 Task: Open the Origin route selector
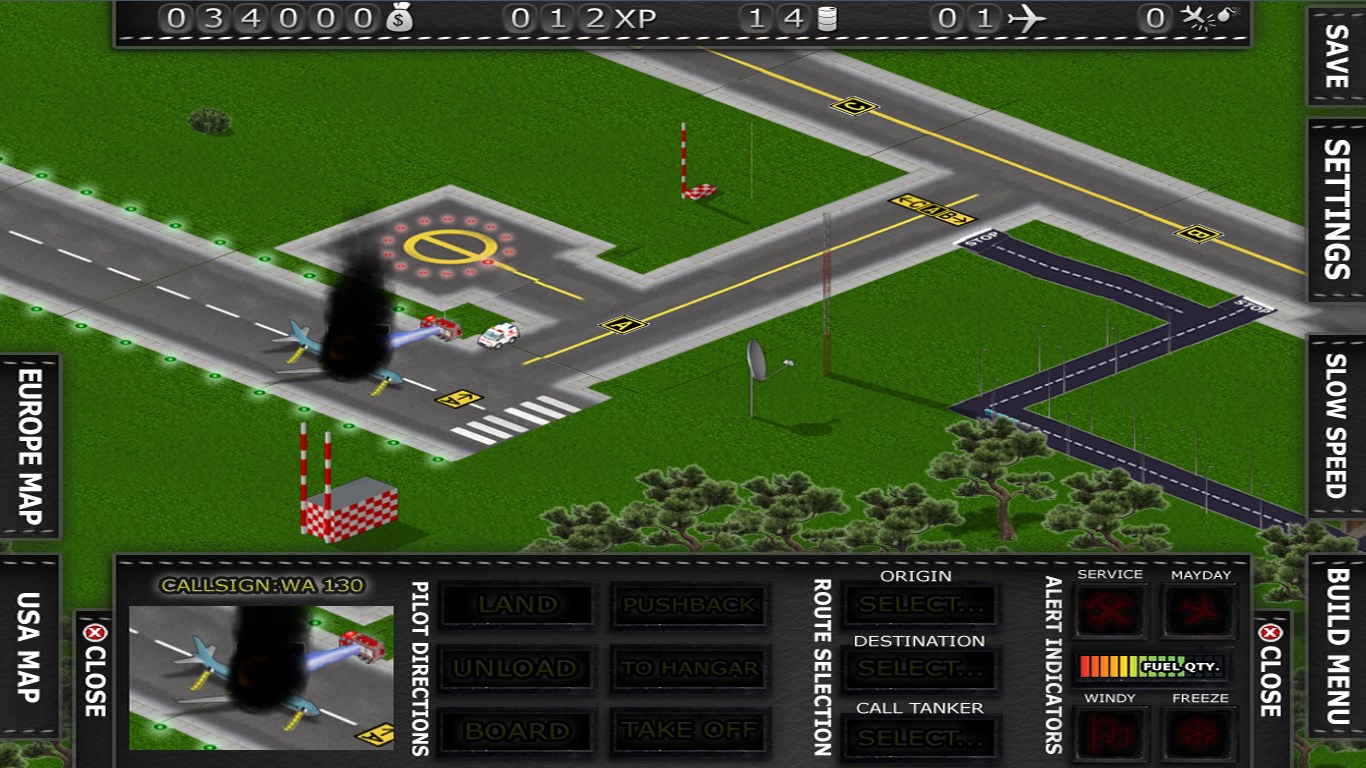920,605
